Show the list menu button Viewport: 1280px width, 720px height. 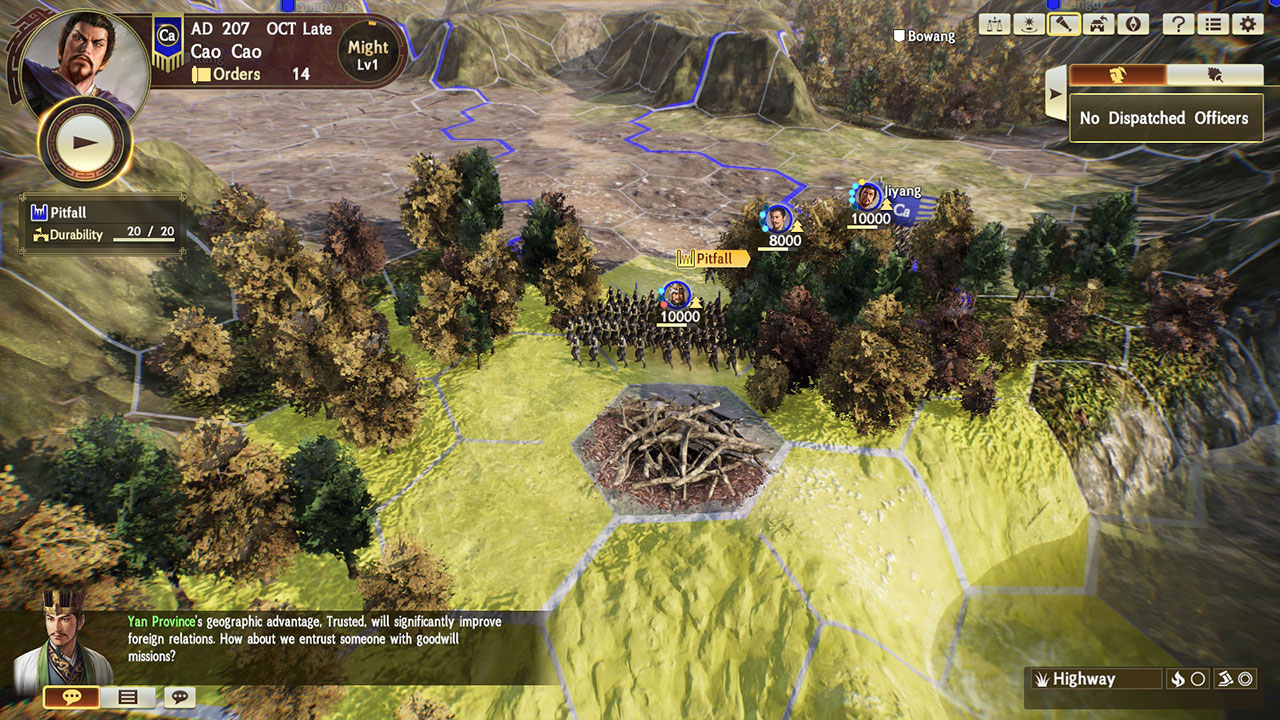click(1212, 25)
